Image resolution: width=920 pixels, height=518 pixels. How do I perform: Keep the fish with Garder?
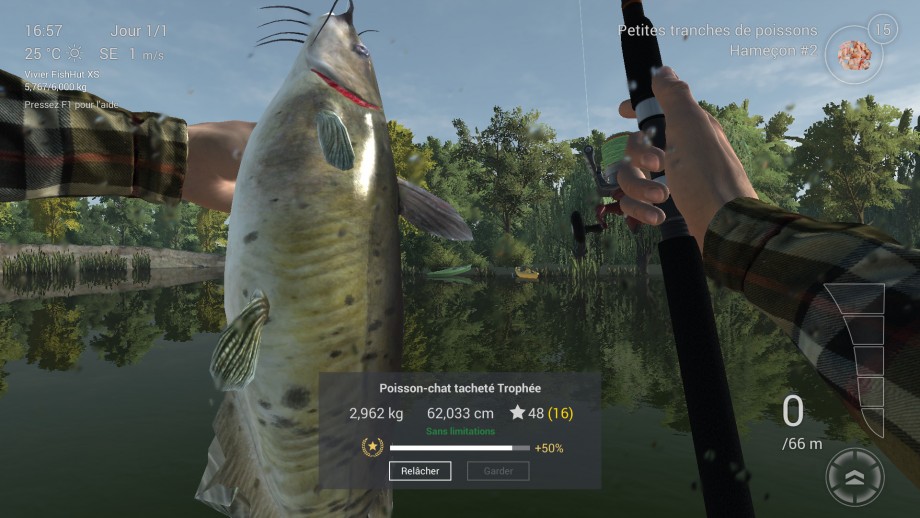coord(498,471)
